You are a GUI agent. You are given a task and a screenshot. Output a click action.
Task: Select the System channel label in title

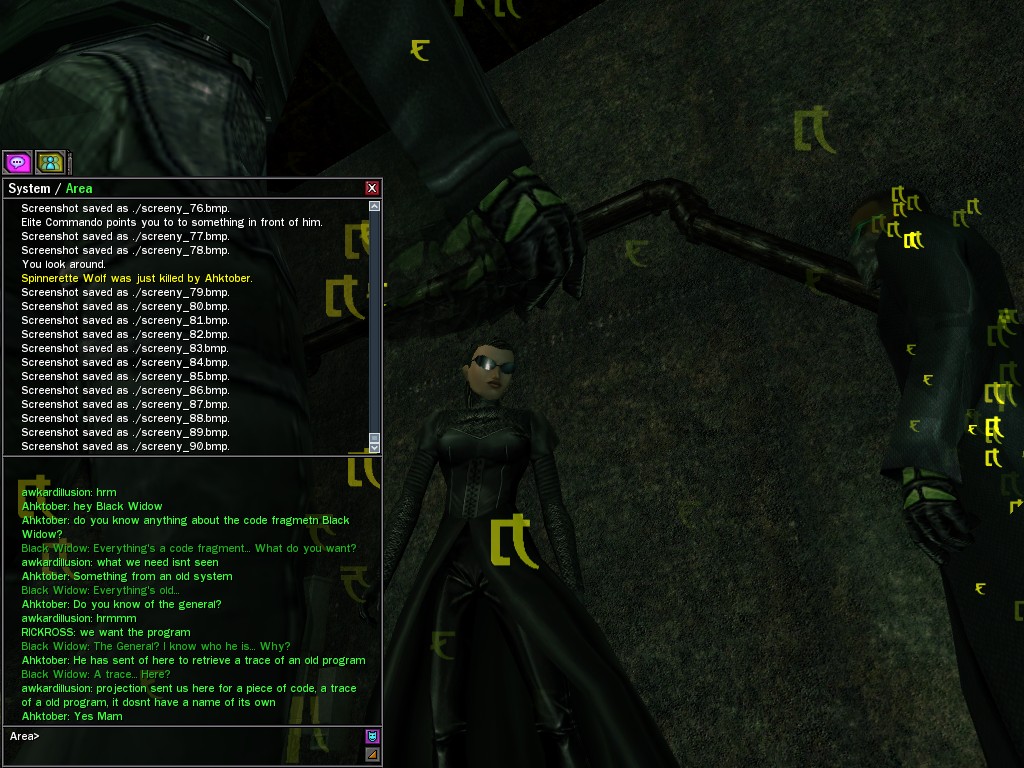(x=28, y=188)
